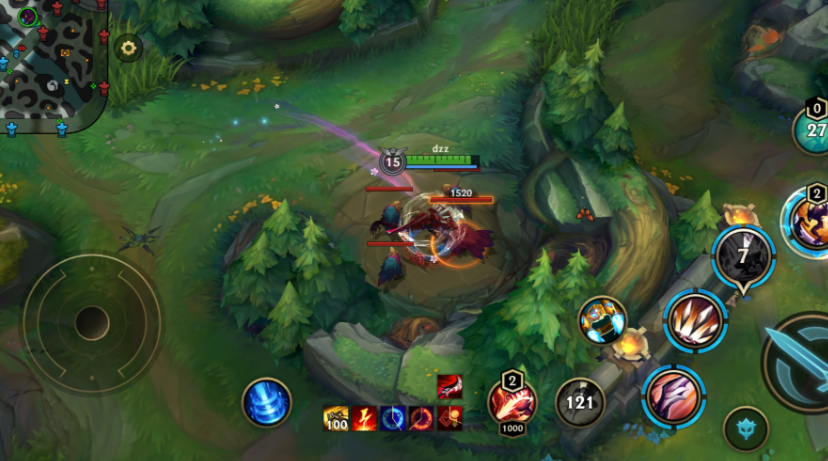
Task: Activate the blue tornado recall button
Action: point(266,402)
